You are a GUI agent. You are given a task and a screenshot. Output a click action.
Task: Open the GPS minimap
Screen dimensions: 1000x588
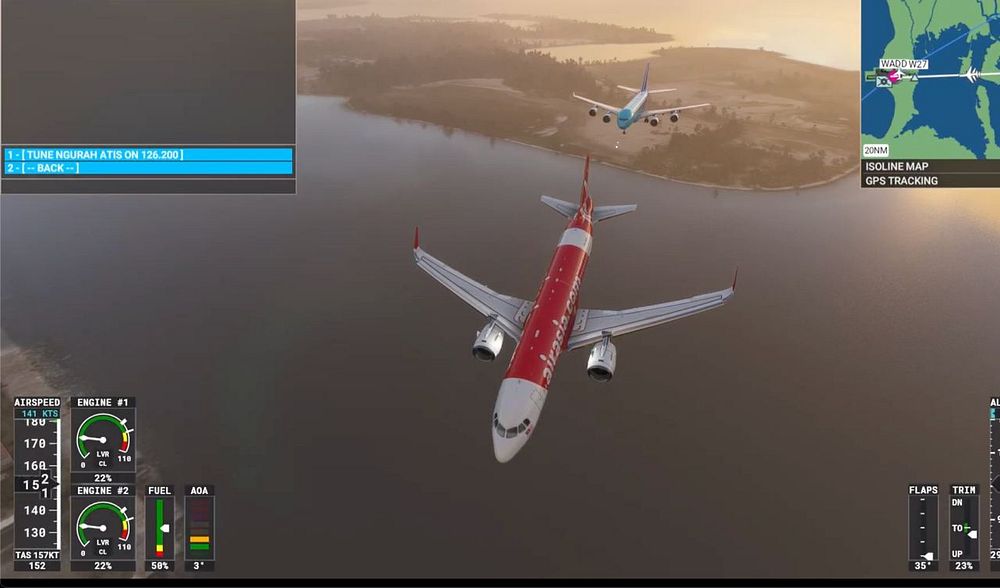click(930, 78)
